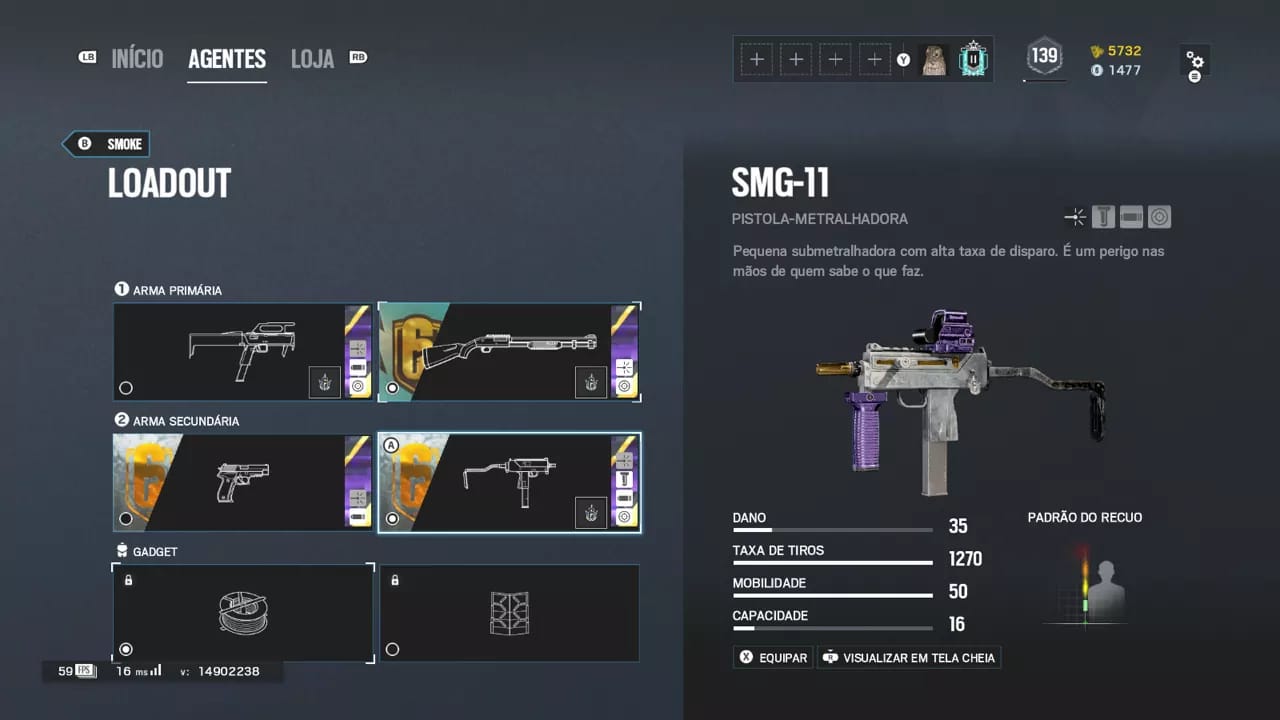Select the radio button on the shotgun primary weapon

click(x=390, y=387)
